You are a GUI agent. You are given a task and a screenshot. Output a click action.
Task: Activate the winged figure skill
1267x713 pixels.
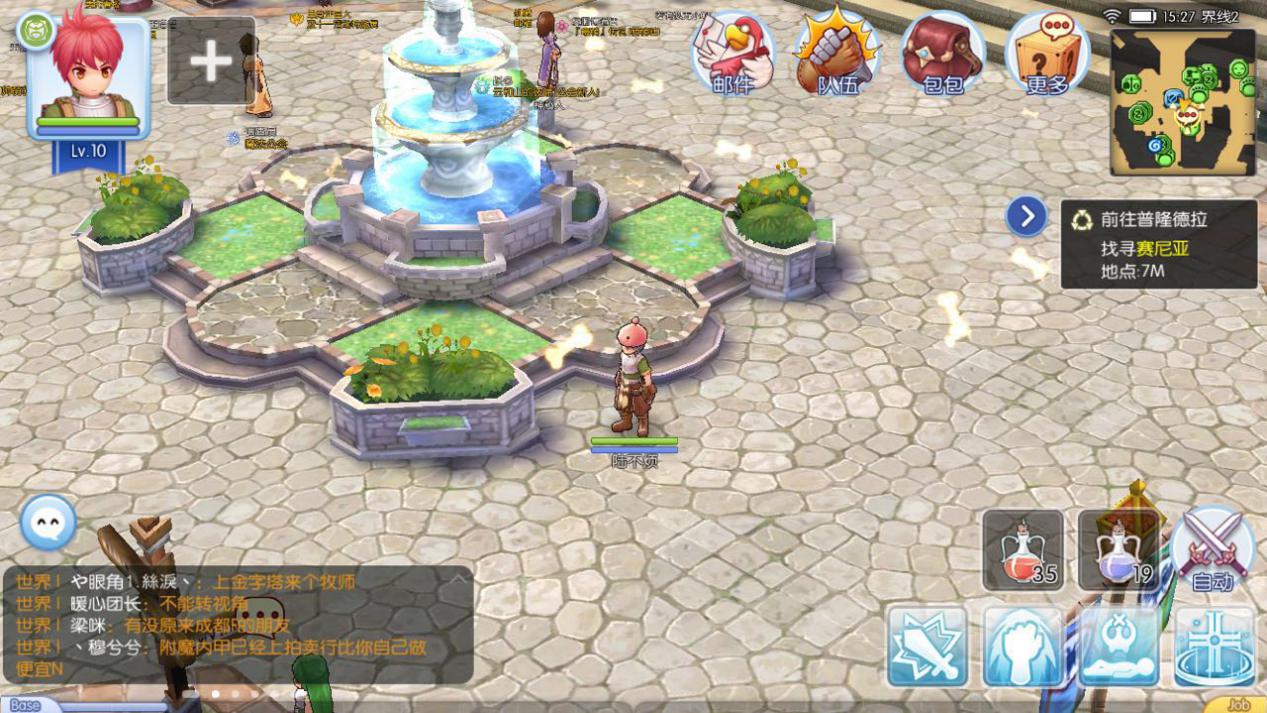pos(1118,646)
